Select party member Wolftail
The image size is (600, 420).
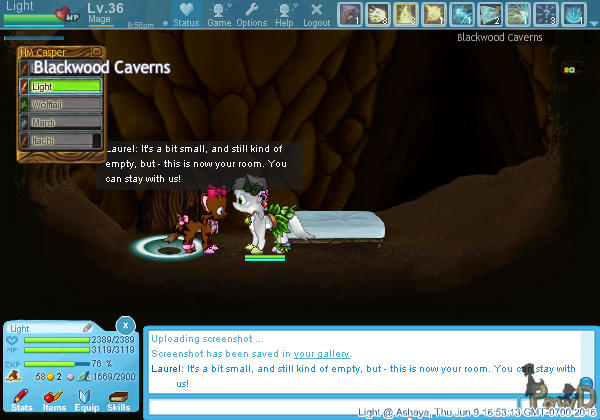[x=65, y=104]
